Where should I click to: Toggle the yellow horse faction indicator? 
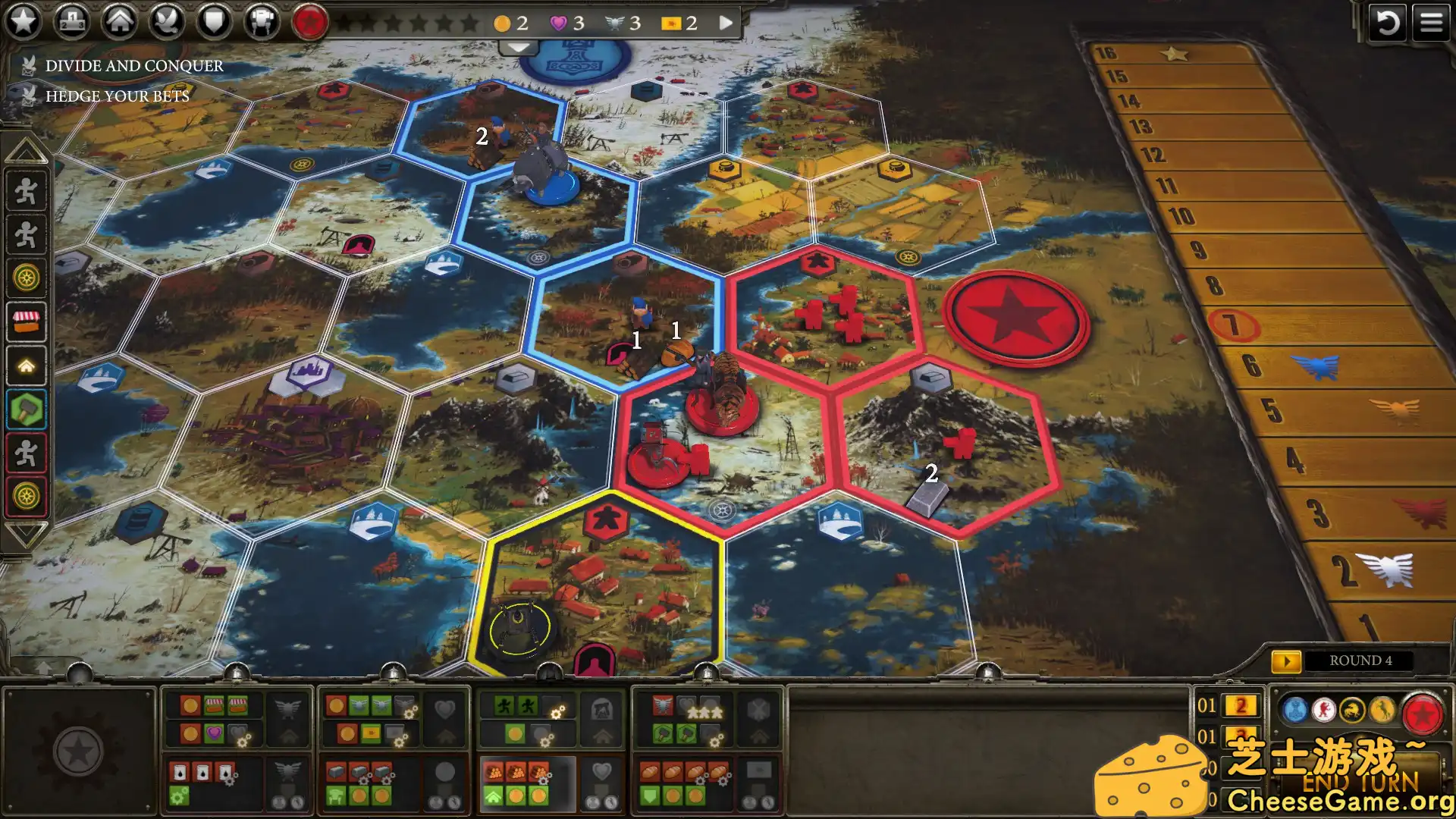click(1382, 710)
